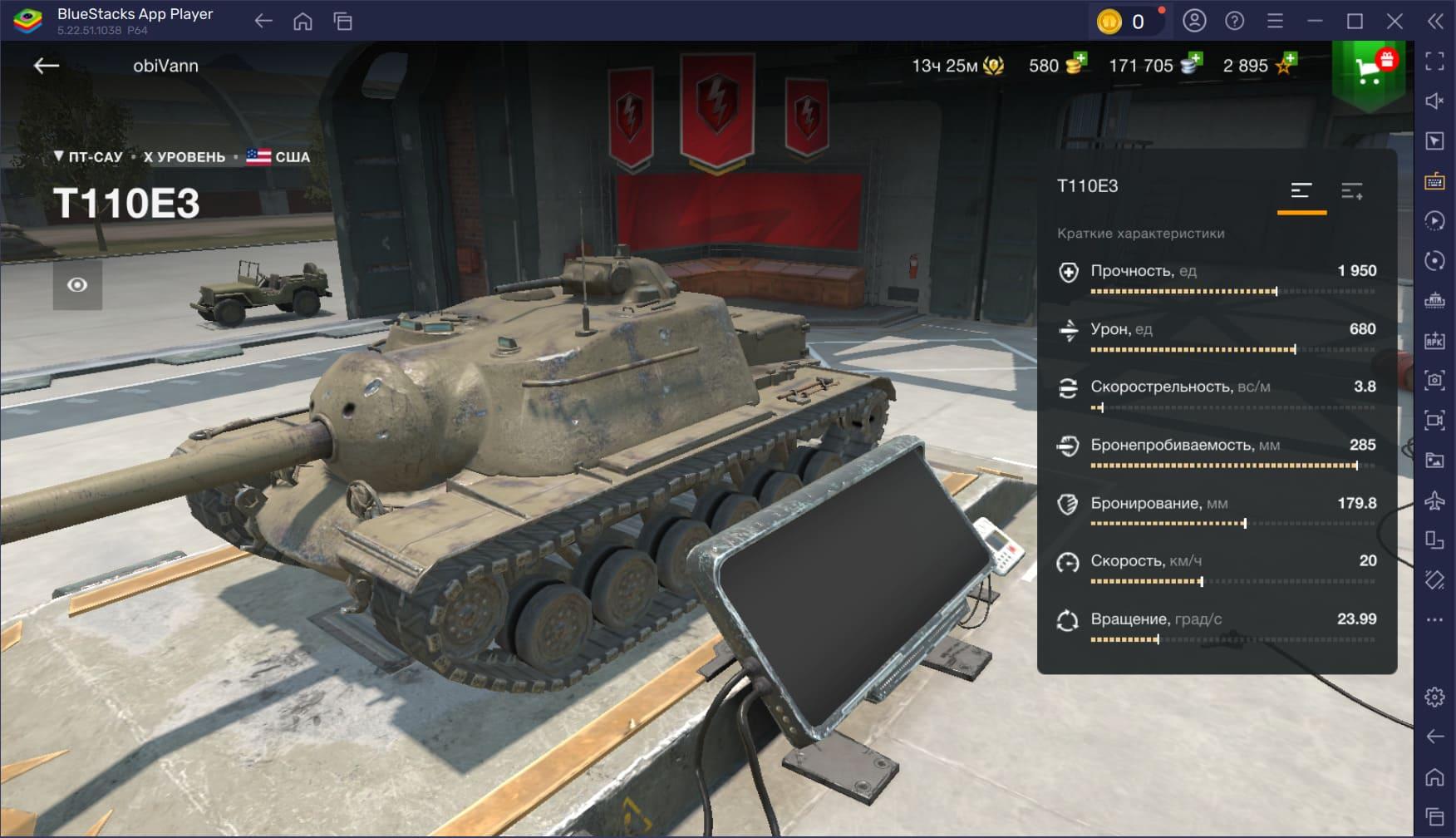Open BlueStacks settings gear icon
Image resolution: width=1456 pixels, height=838 pixels.
point(1434,697)
